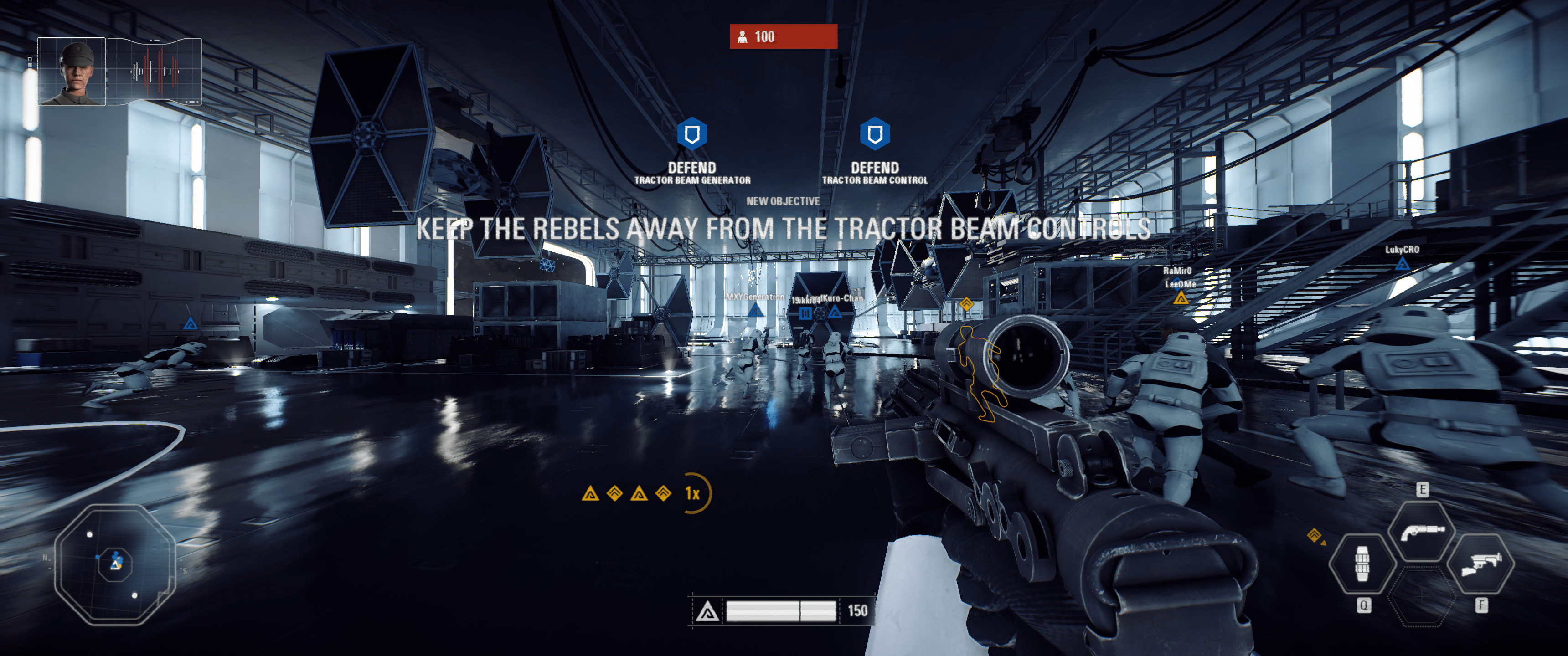Click the thermal detonator ability bound to Q

coord(1363,565)
